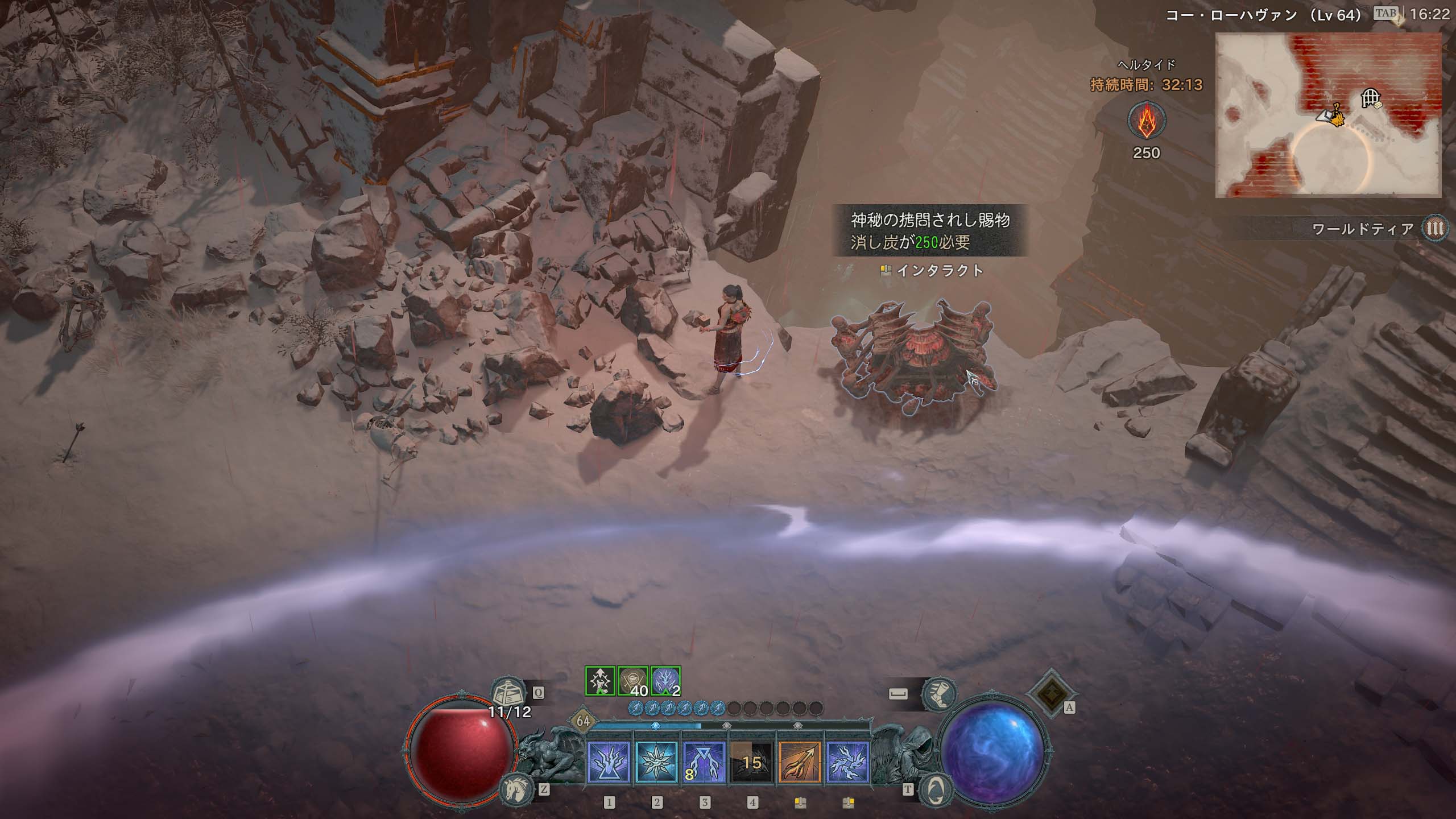This screenshot has width=1456, height=819.
Task: Inspect the boot buff icon with arrow
Action: pos(600,681)
